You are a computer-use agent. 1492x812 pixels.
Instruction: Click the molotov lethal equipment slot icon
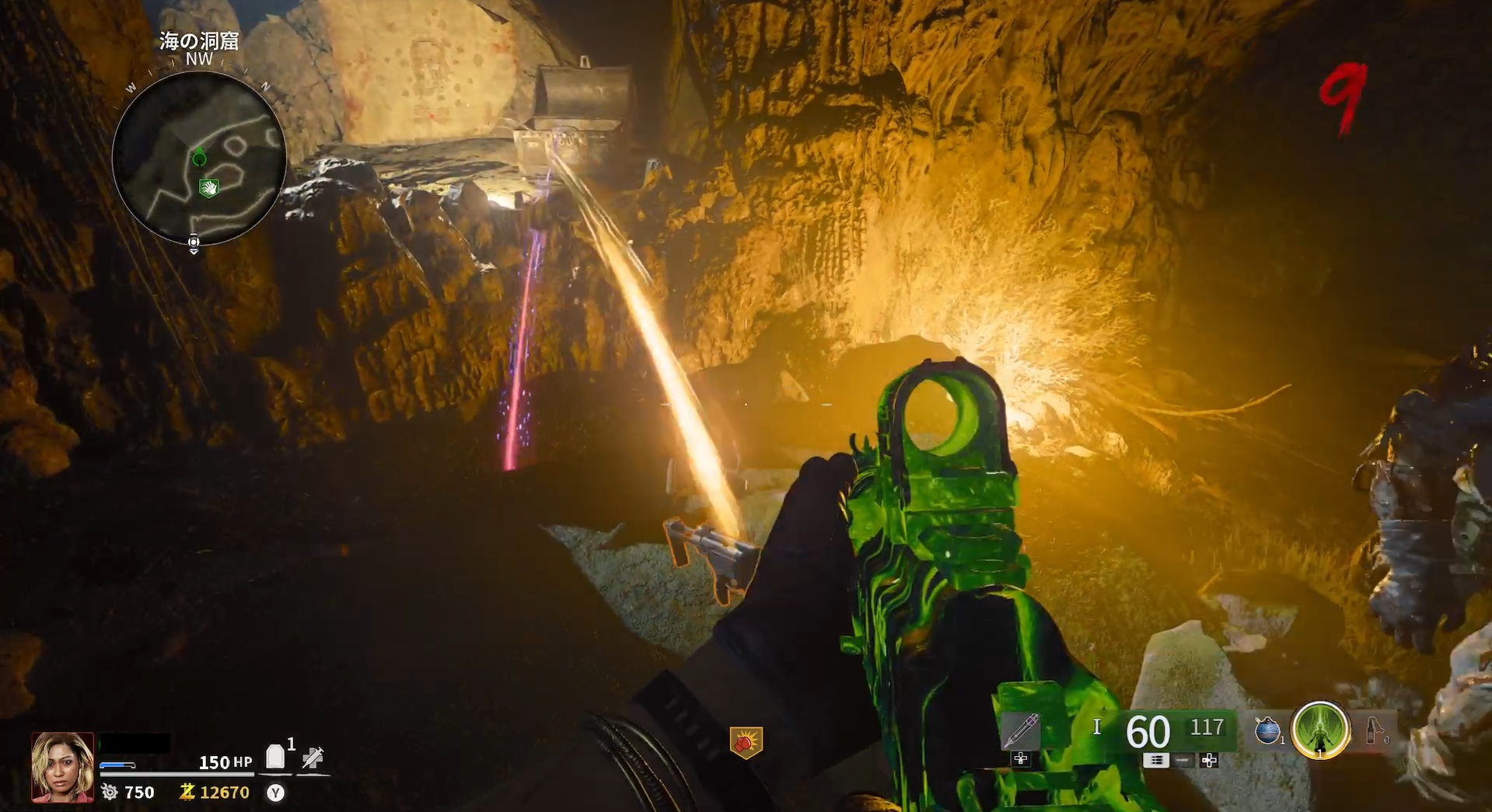[1373, 730]
